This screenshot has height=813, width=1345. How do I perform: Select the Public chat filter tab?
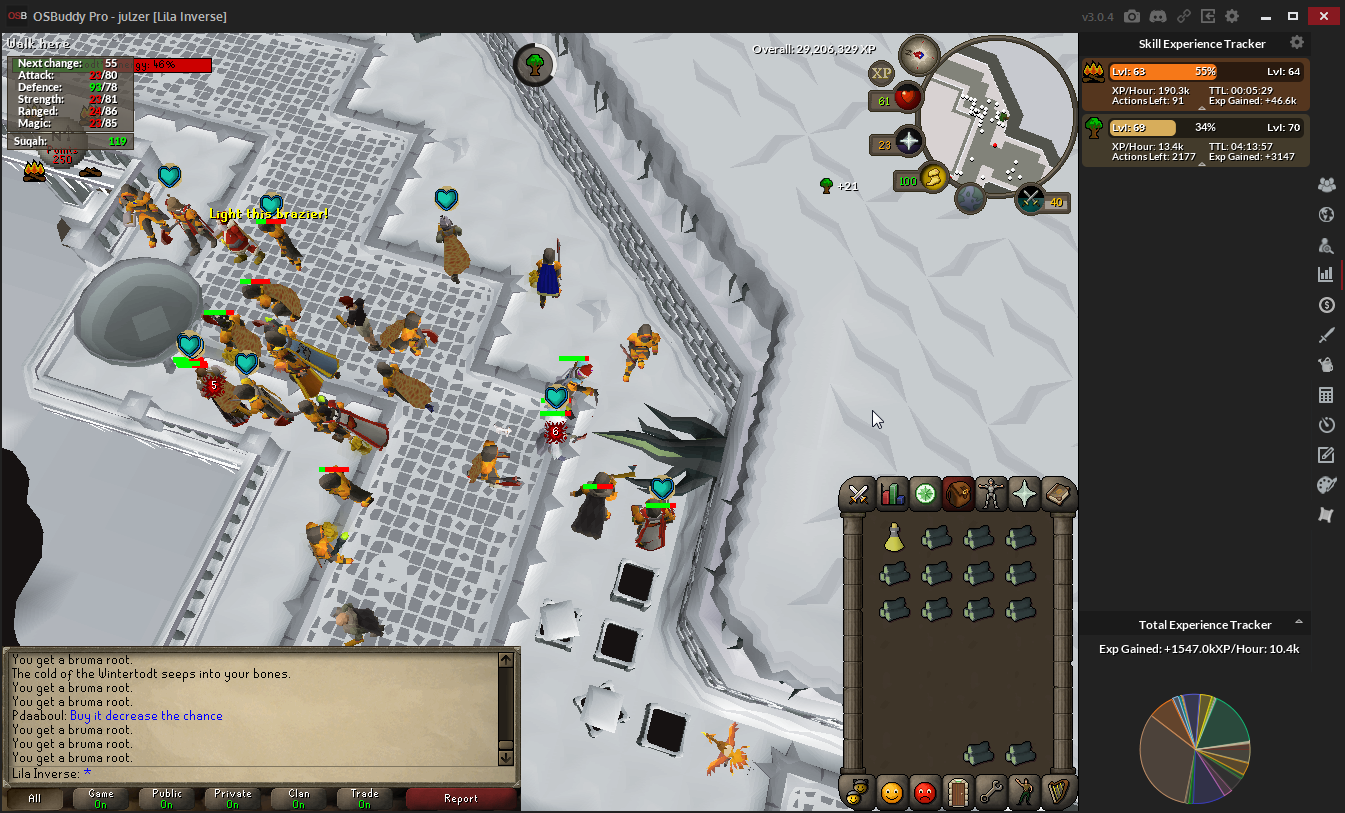(167, 798)
